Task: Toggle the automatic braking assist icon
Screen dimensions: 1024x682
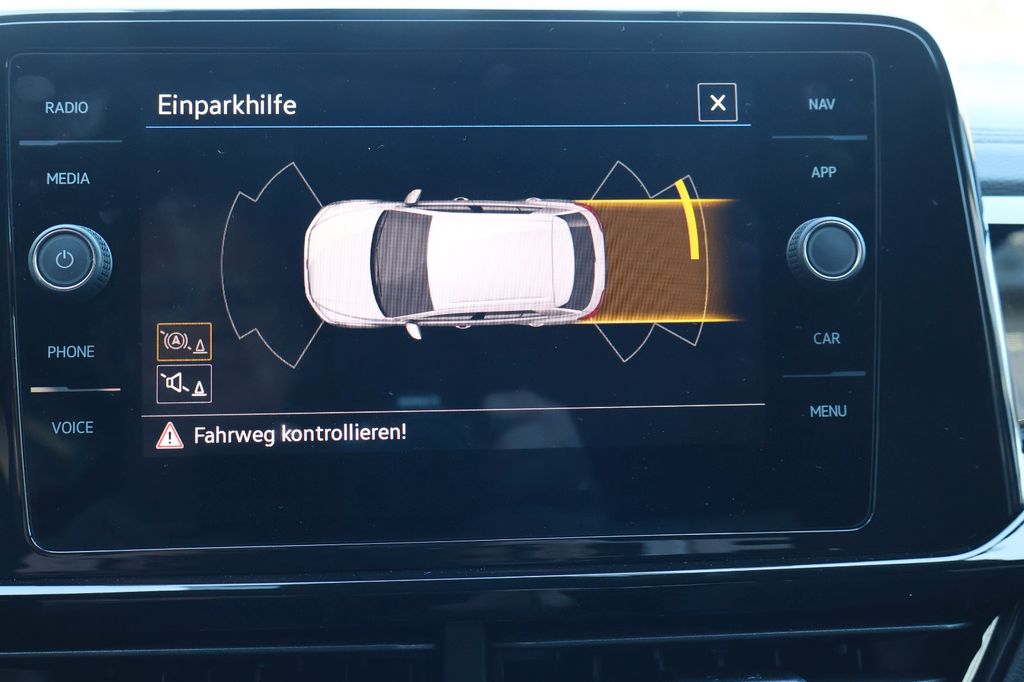Action: (184, 342)
